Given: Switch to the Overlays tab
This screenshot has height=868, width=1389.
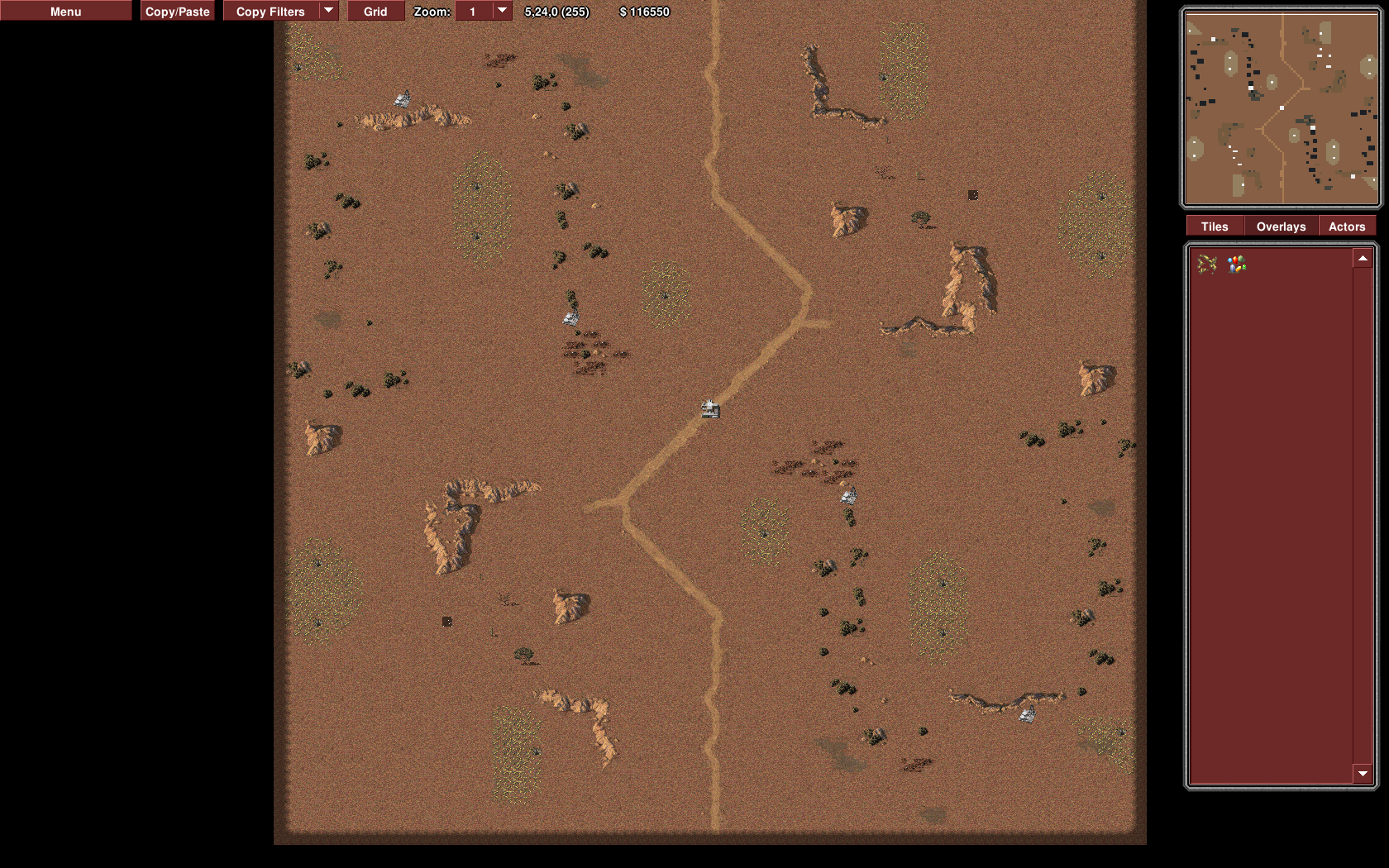Looking at the screenshot, I should point(1281,227).
